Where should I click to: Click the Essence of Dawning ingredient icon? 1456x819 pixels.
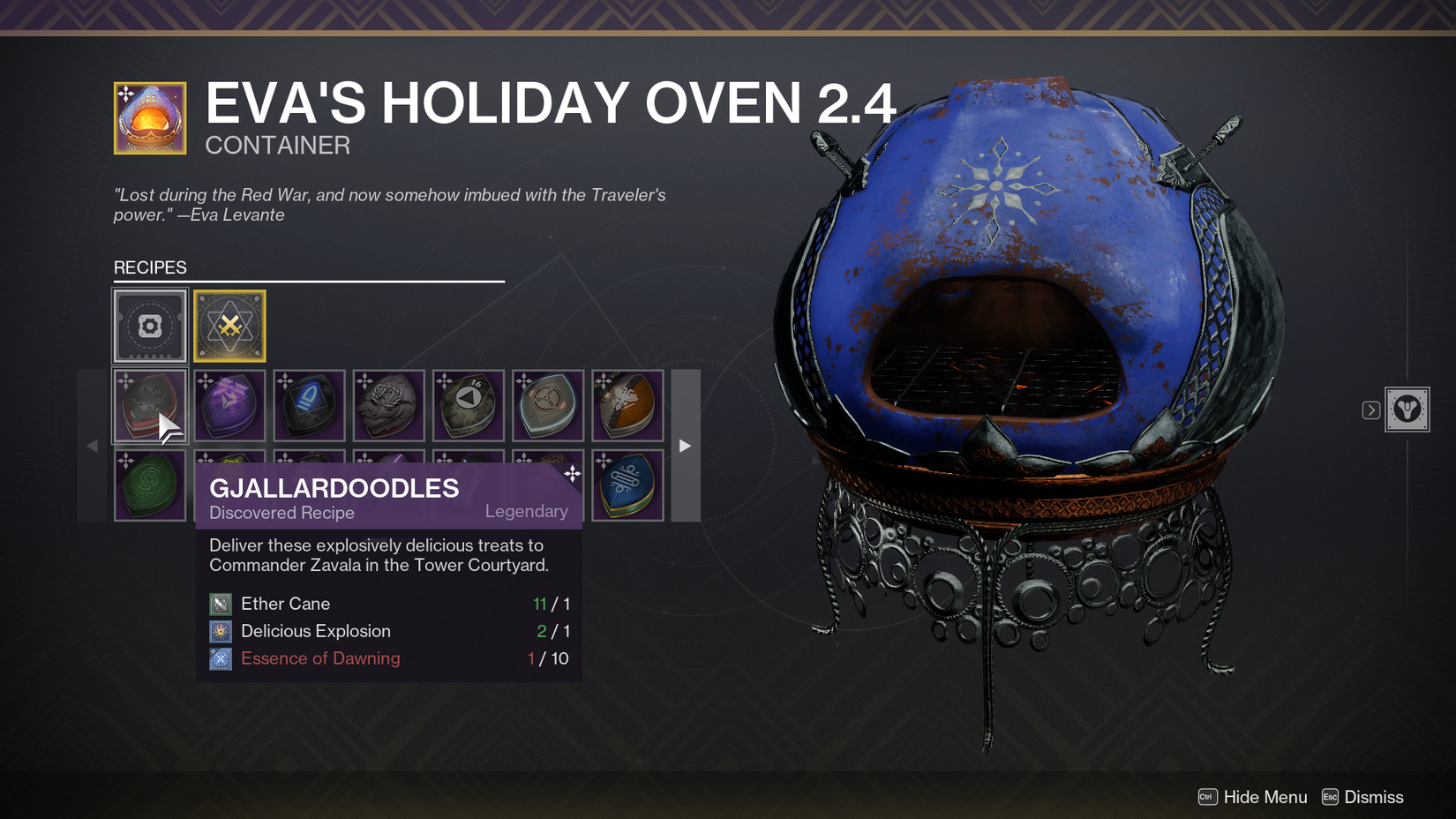[220, 658]
